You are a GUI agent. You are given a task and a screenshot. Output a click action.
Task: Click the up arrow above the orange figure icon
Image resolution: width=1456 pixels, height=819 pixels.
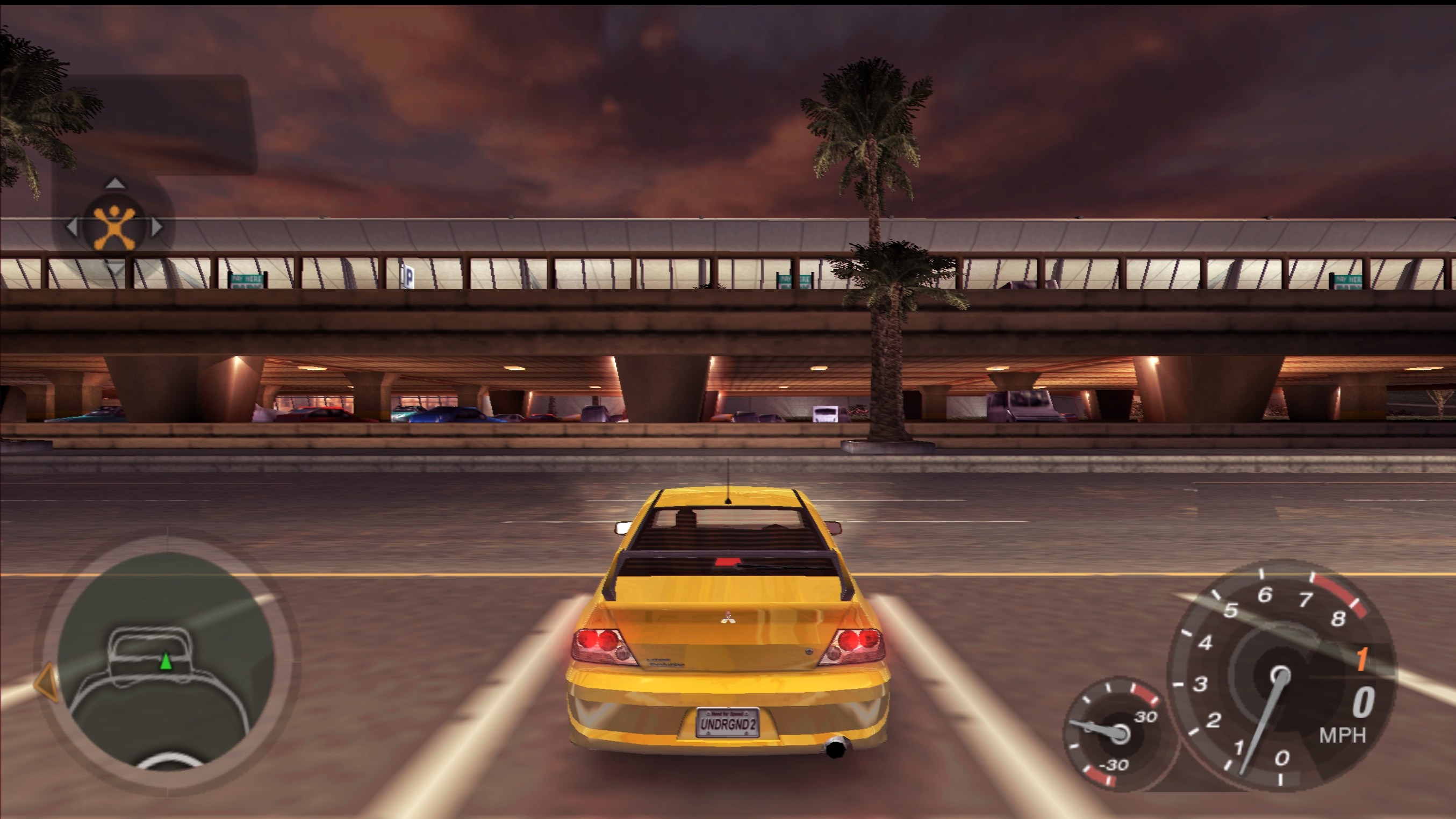[114, 183]
